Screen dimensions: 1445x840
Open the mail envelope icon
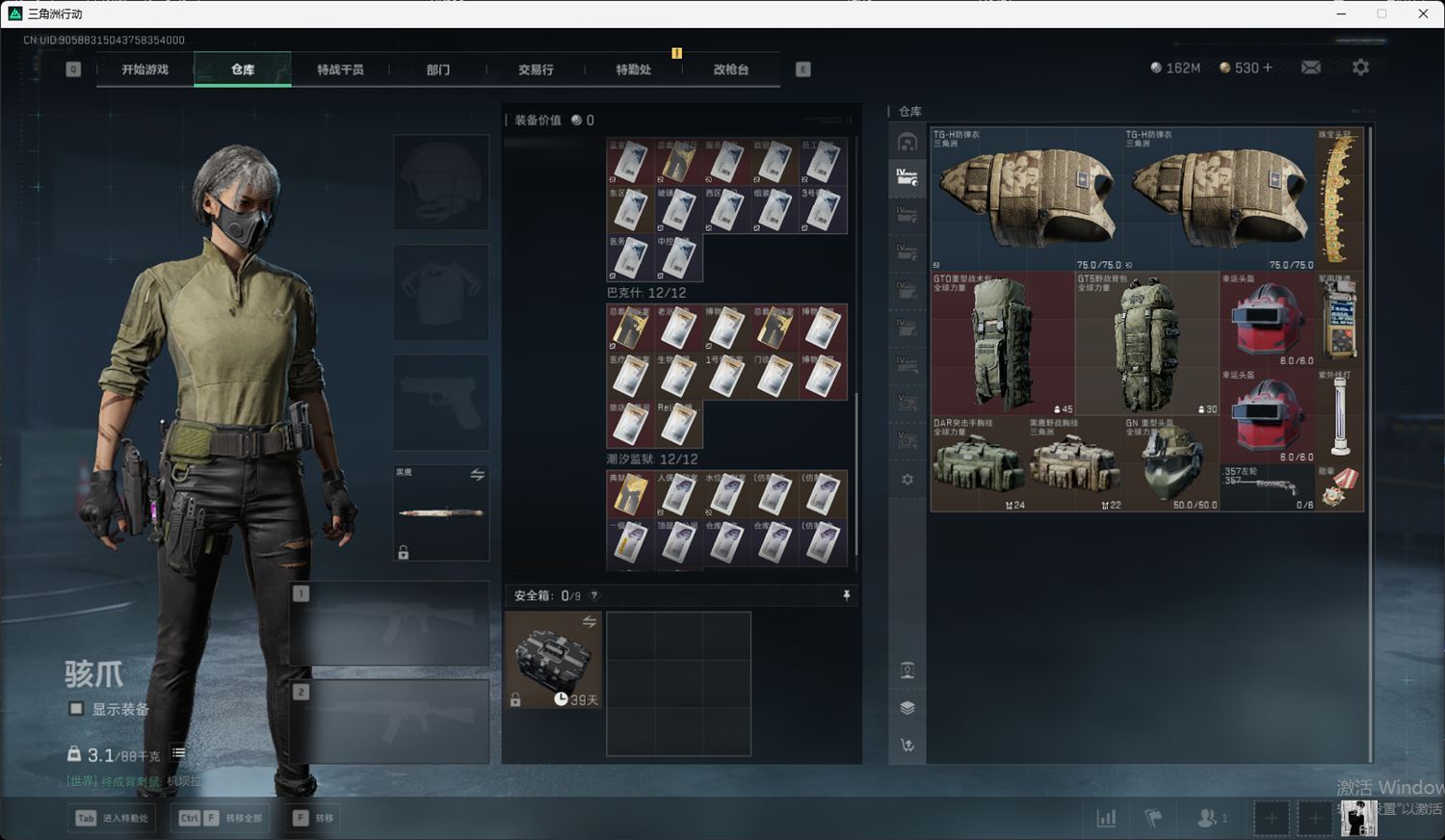pyautogui.click(x=1311, y=67)
